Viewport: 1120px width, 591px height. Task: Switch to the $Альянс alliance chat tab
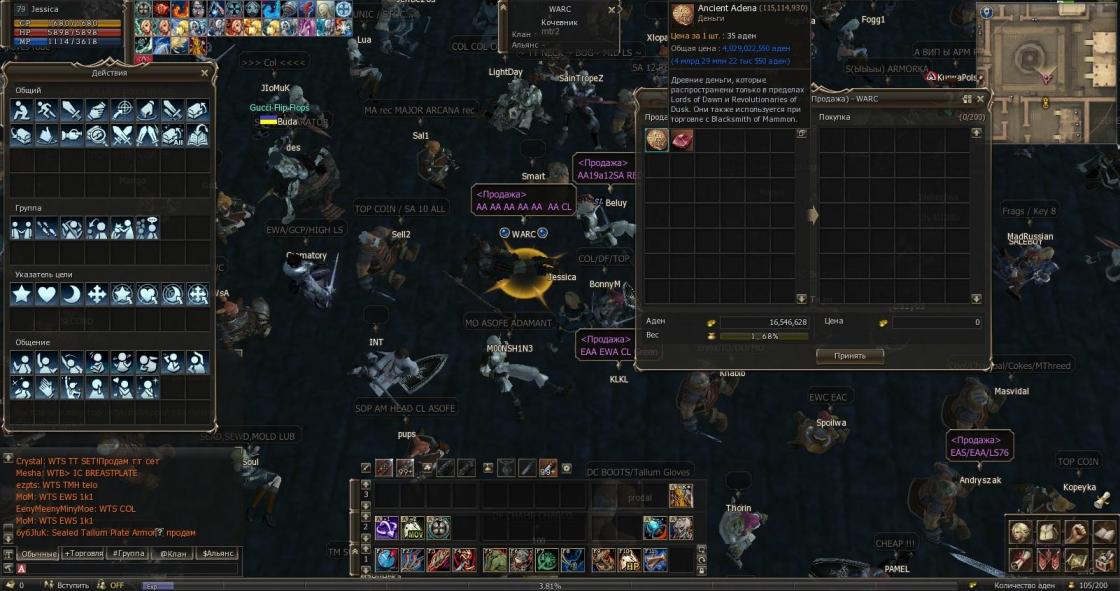coord(218,553)
